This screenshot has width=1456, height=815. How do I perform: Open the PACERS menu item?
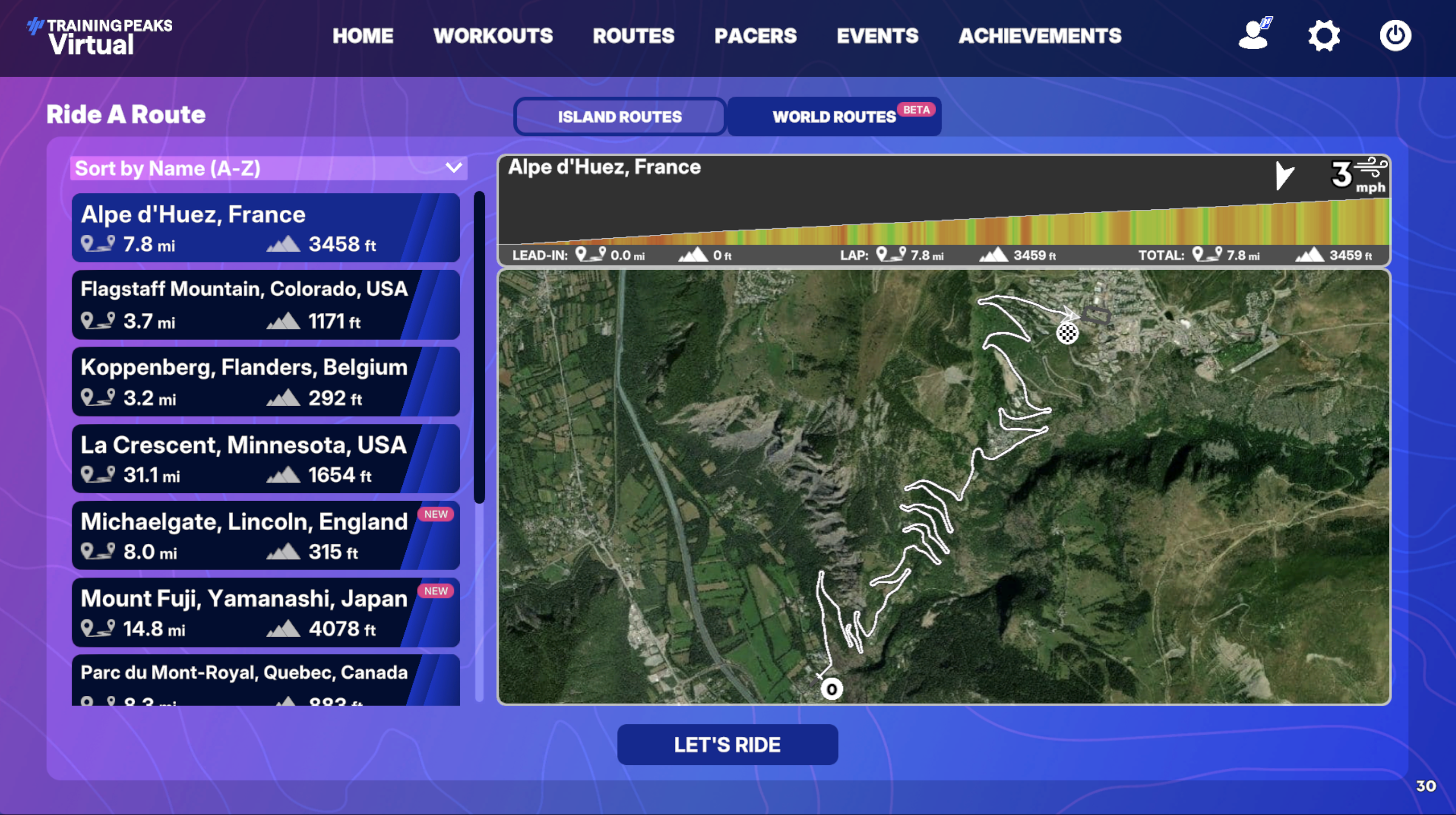(x=755, y=36)
